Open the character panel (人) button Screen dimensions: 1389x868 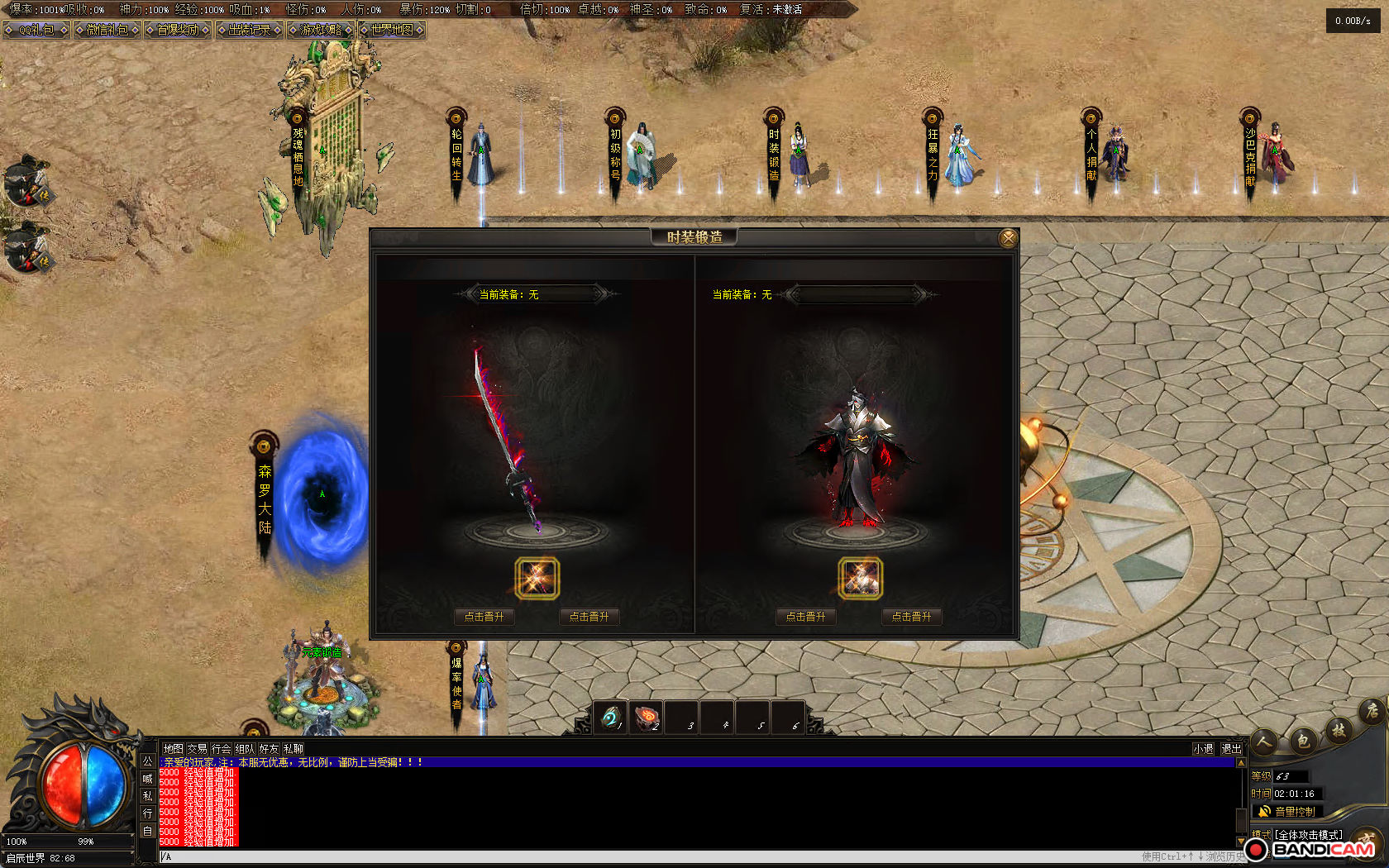point(1264,742)
